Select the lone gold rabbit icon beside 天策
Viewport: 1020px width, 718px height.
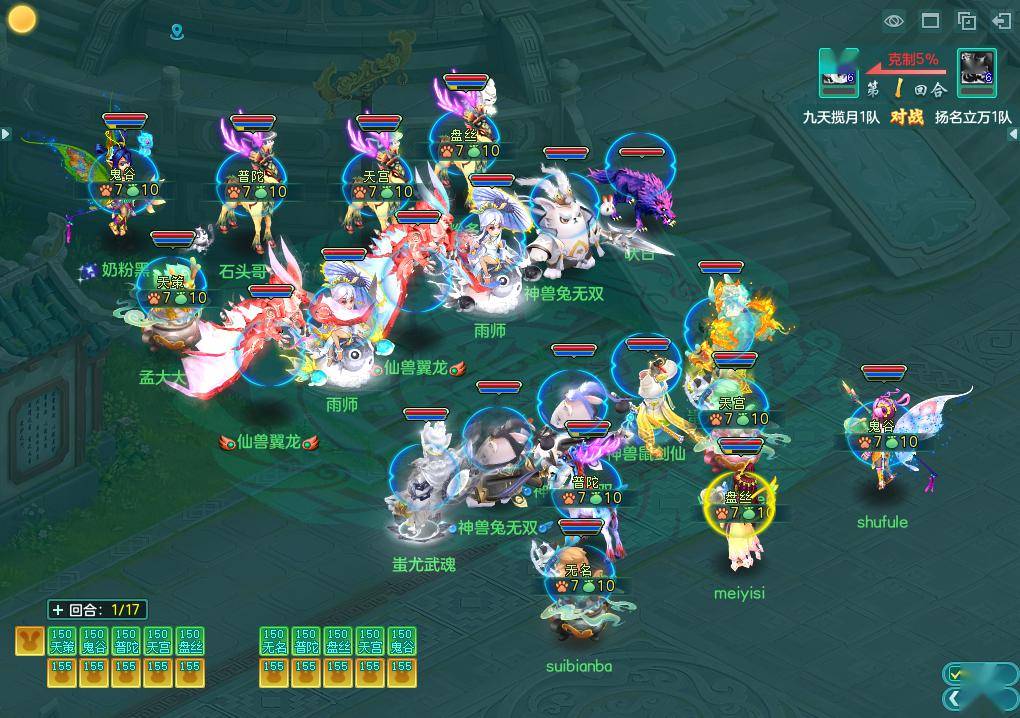(28, 641)
